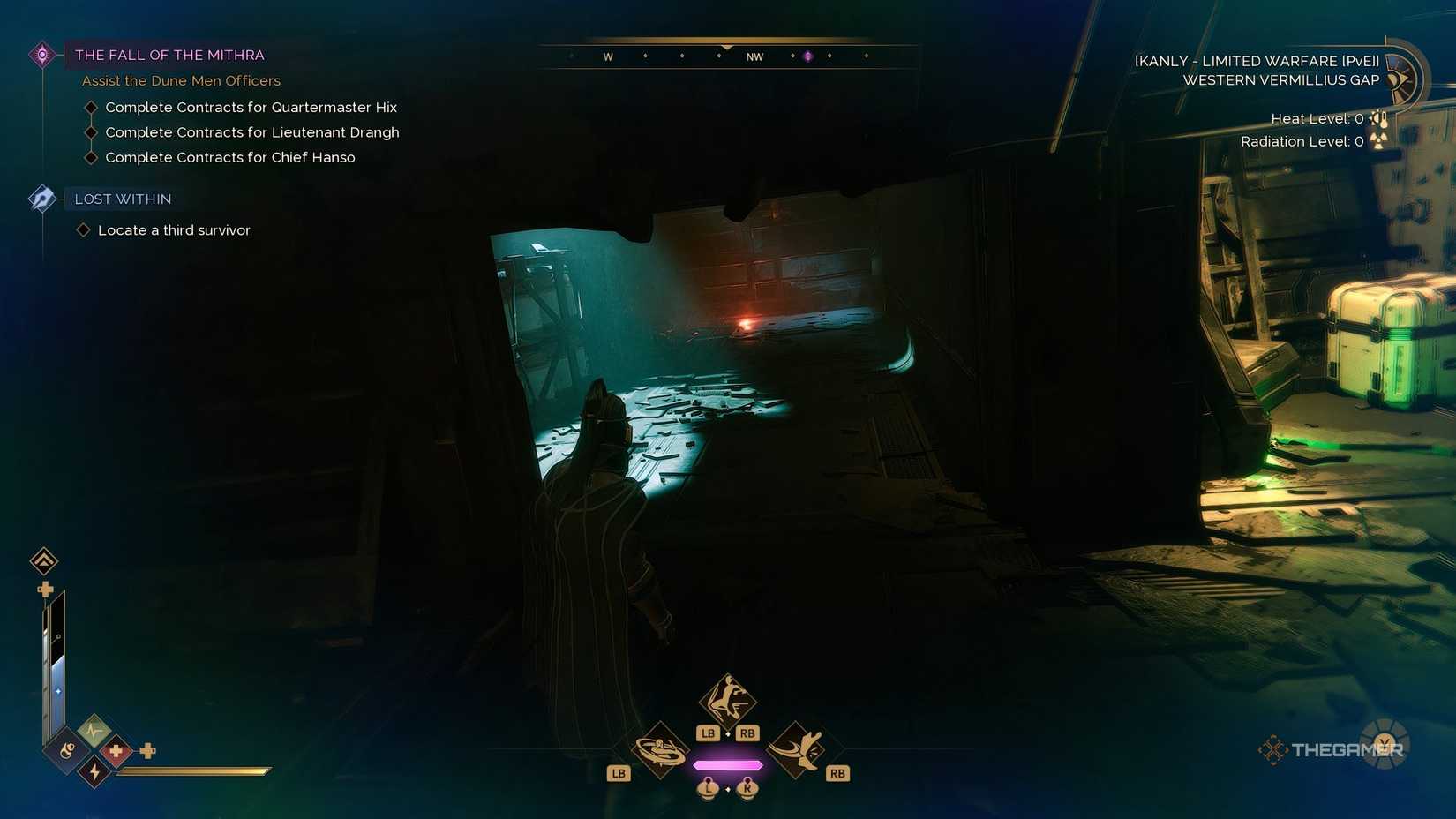Click the Radiation Level hazard icon
The height and width of the screenshot is (819, 1456).
1377,141
